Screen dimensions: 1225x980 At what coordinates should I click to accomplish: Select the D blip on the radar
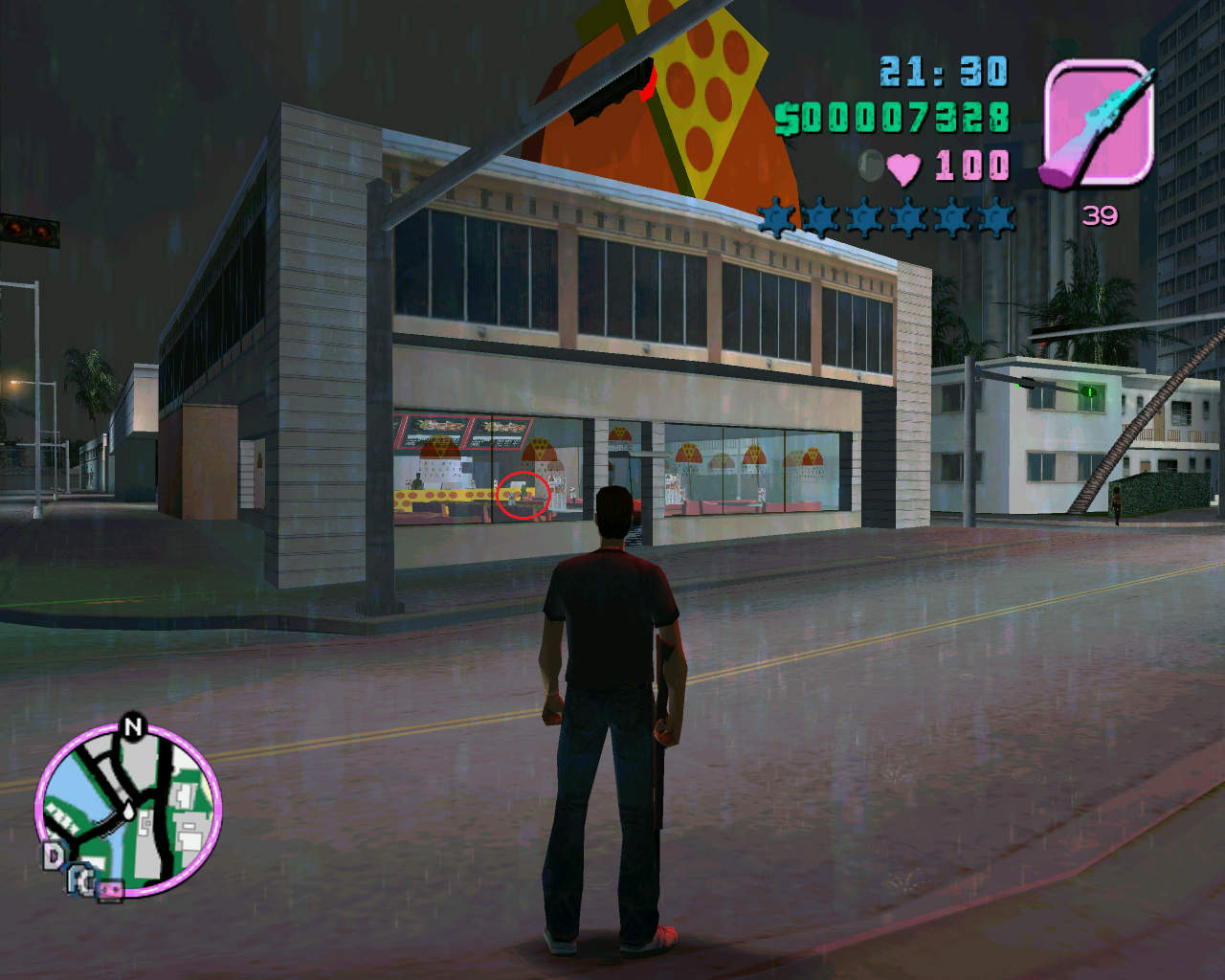[54, 856]
